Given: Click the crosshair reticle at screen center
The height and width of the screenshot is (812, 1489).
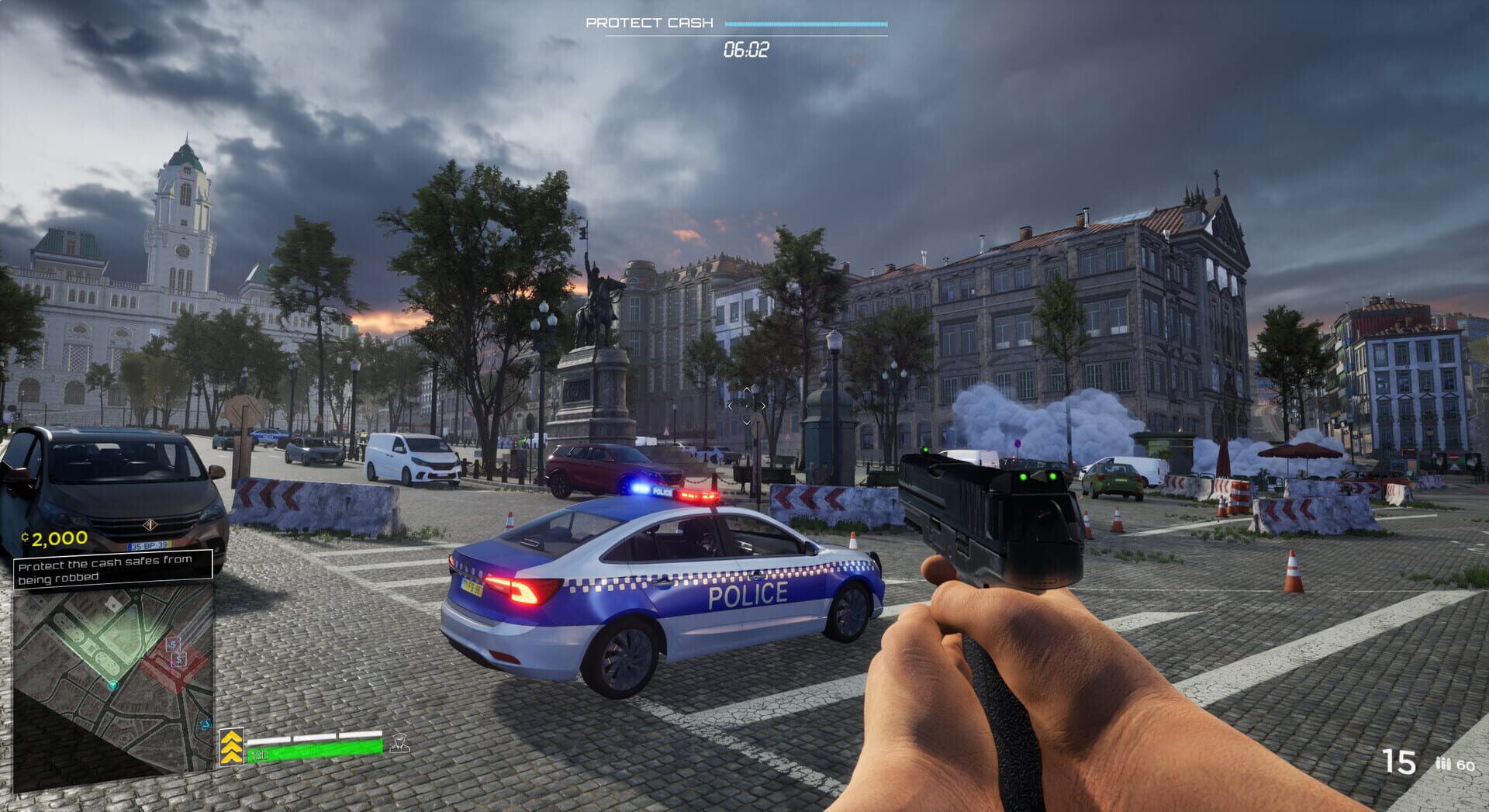Looking at the screenshot, I should [x=747, y=405].
